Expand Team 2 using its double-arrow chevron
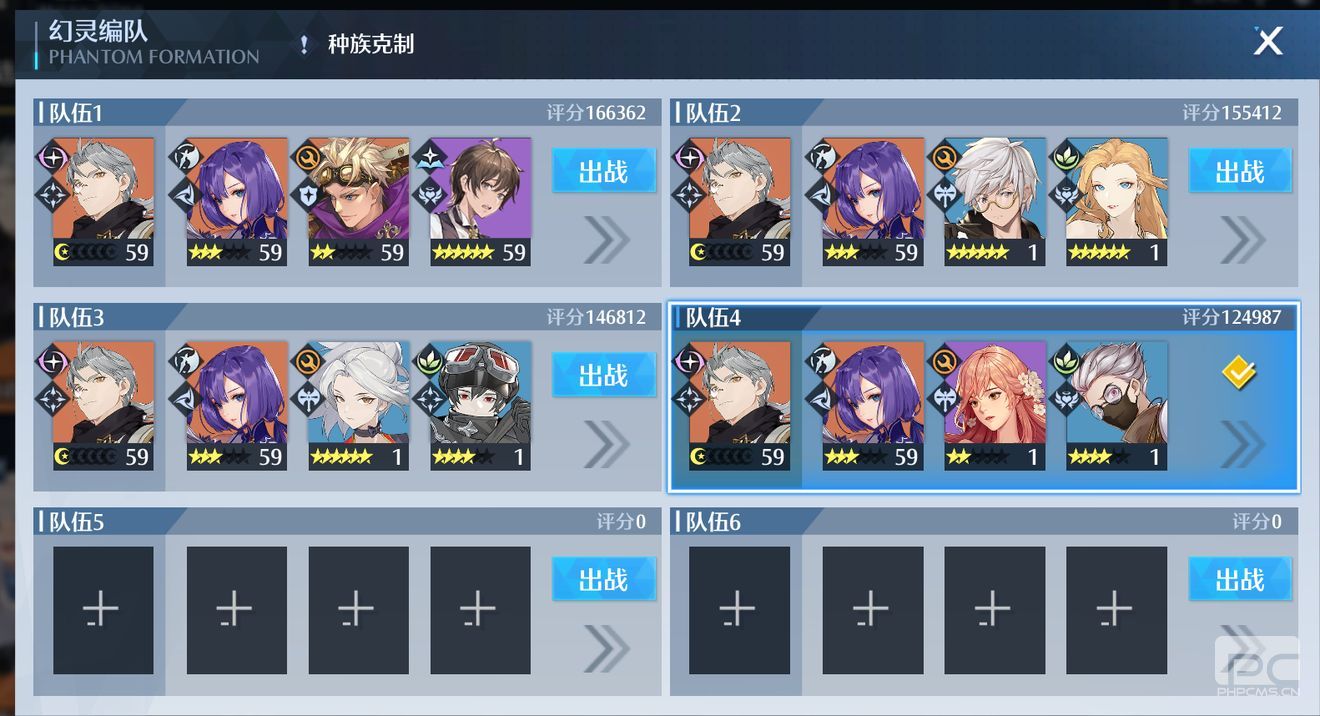This screenshot has height=716, width=1320. [1242, 240]
